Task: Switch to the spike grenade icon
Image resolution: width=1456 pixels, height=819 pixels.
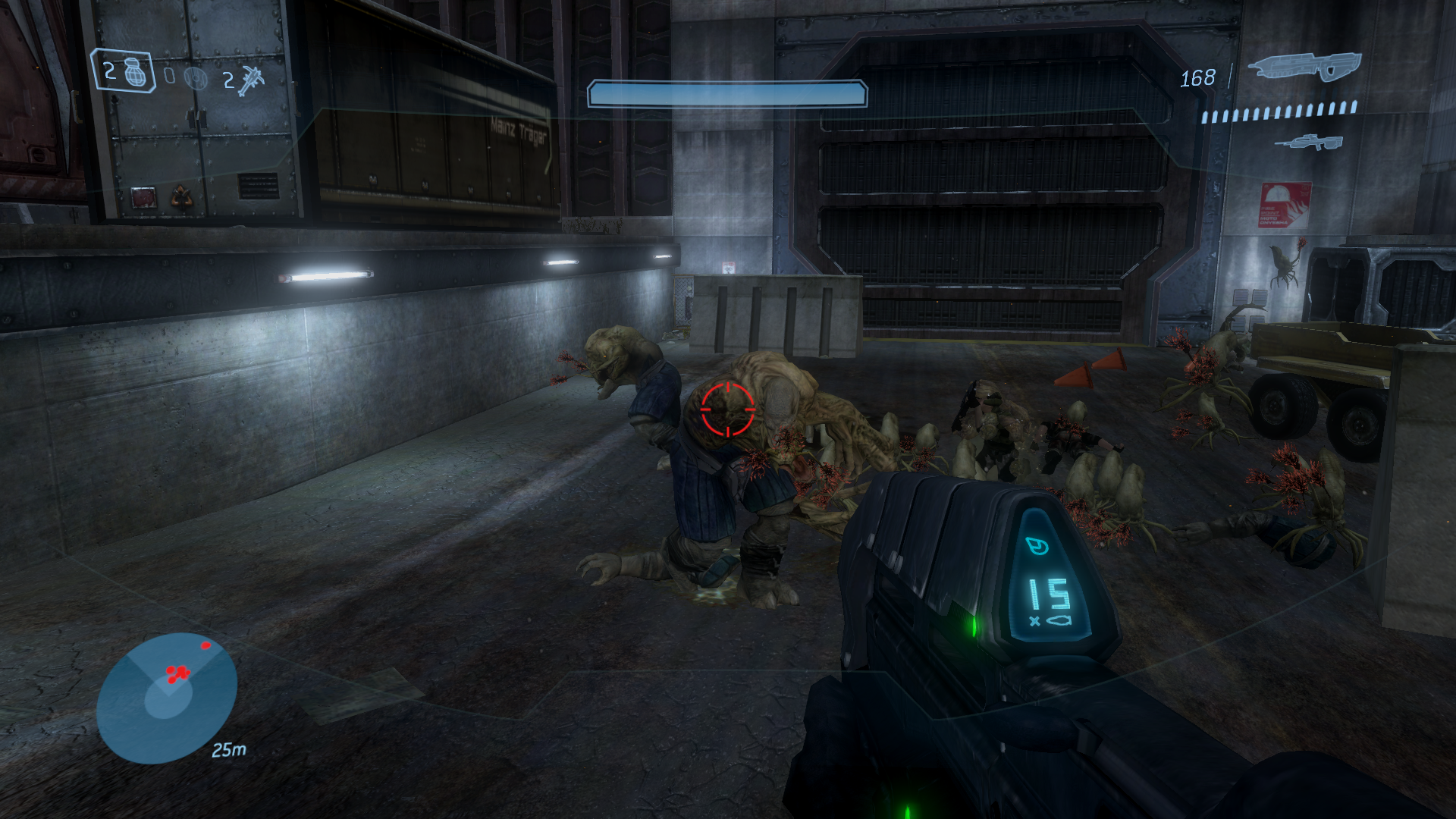Action: (x=250, y=80)
